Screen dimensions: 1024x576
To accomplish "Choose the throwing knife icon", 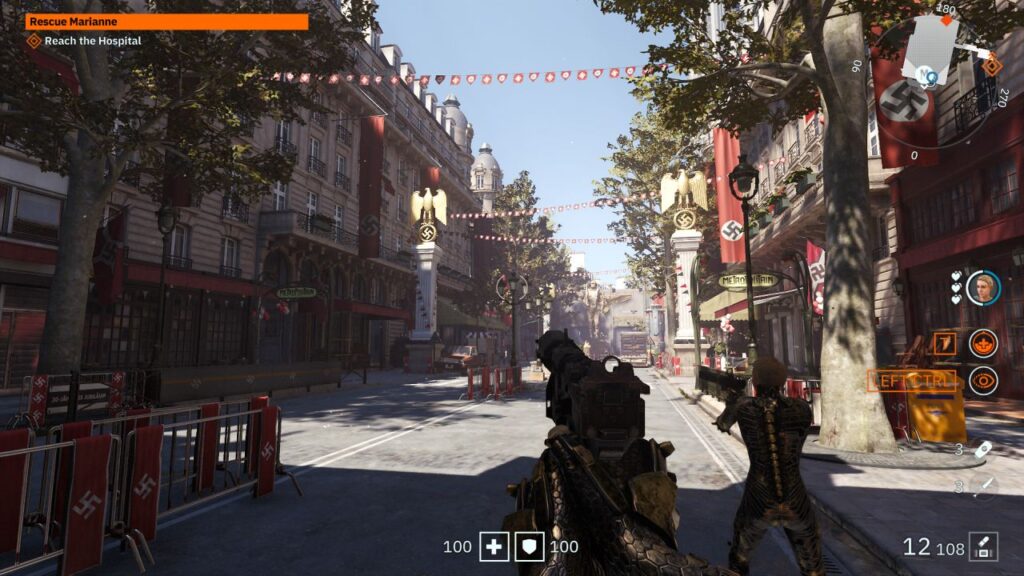I will [983, 486].
